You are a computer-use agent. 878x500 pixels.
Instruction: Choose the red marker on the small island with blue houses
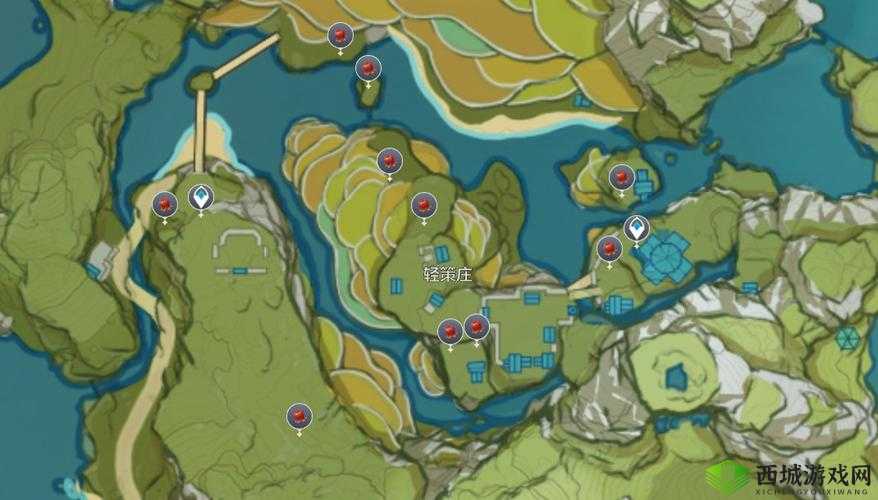pyautogui.click(x=621, y=178)
